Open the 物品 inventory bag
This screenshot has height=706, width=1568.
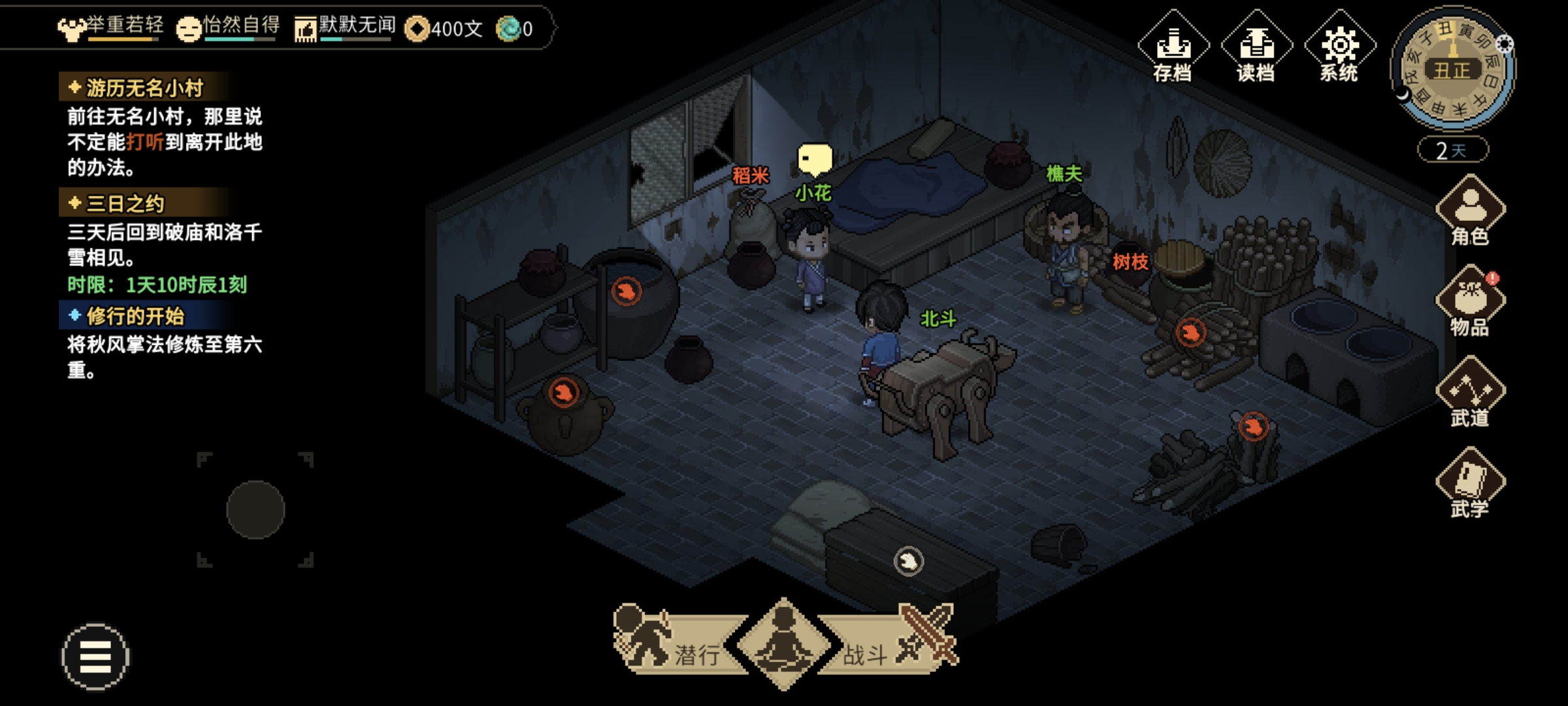1470,301
